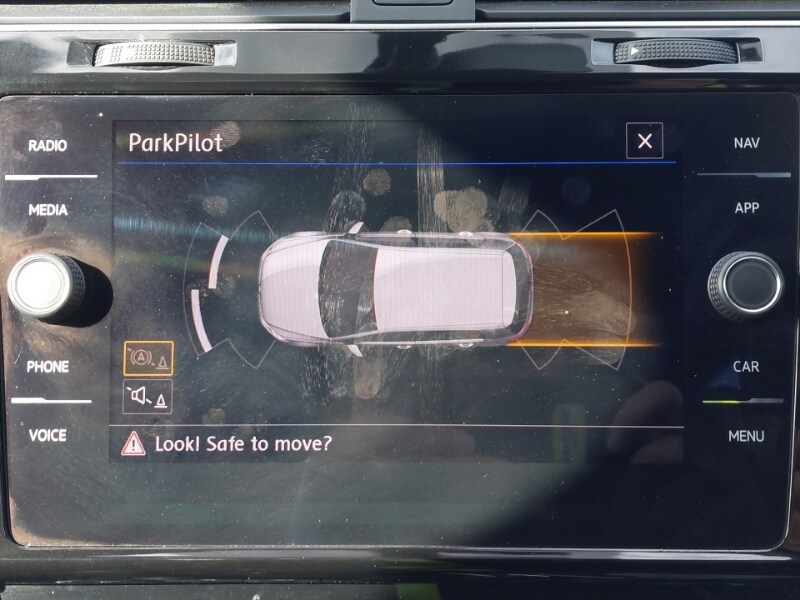Open NAV navigation
This screenshot has width=800, height=600.
click(x=746, y=143)
